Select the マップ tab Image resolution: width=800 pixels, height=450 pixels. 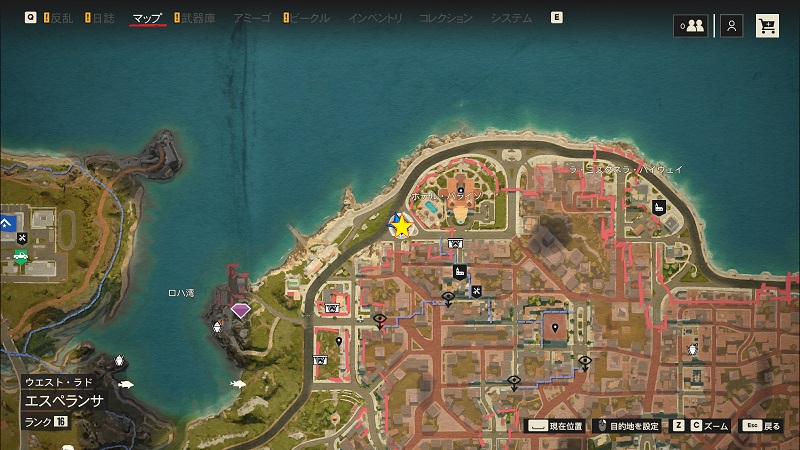[147, 18]
